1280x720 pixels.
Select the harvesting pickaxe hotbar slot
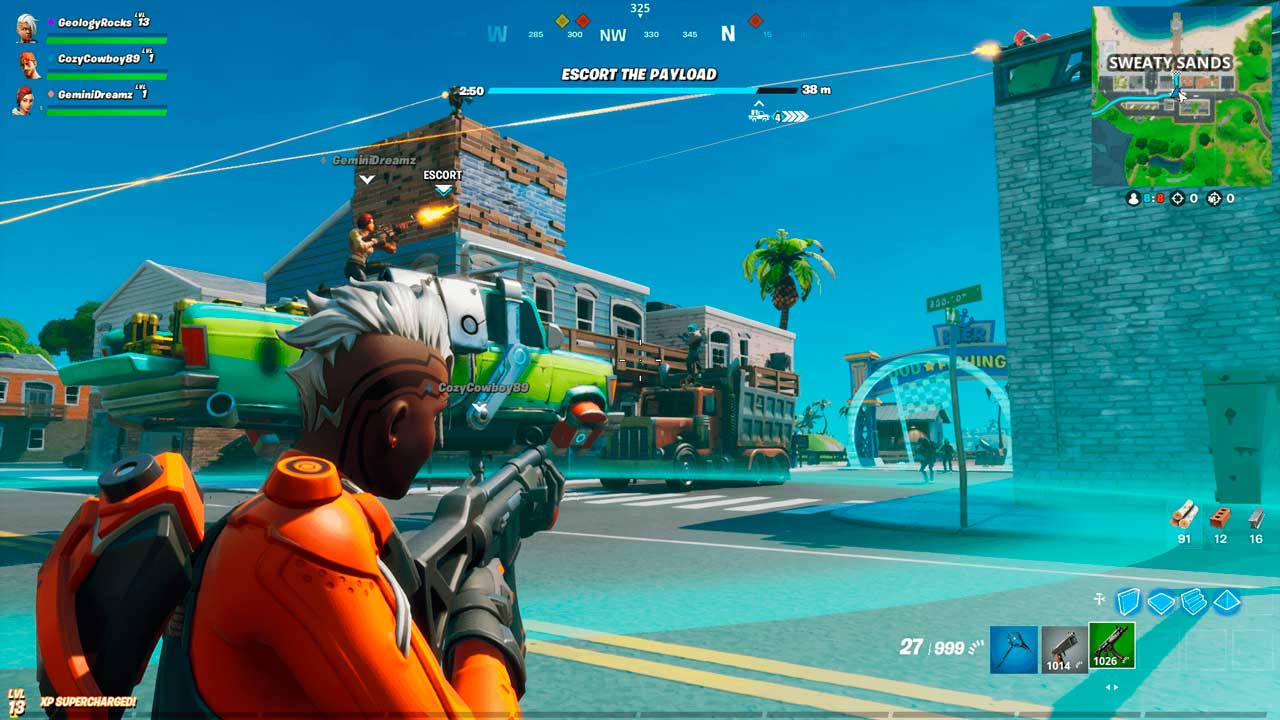[1013, 646]
